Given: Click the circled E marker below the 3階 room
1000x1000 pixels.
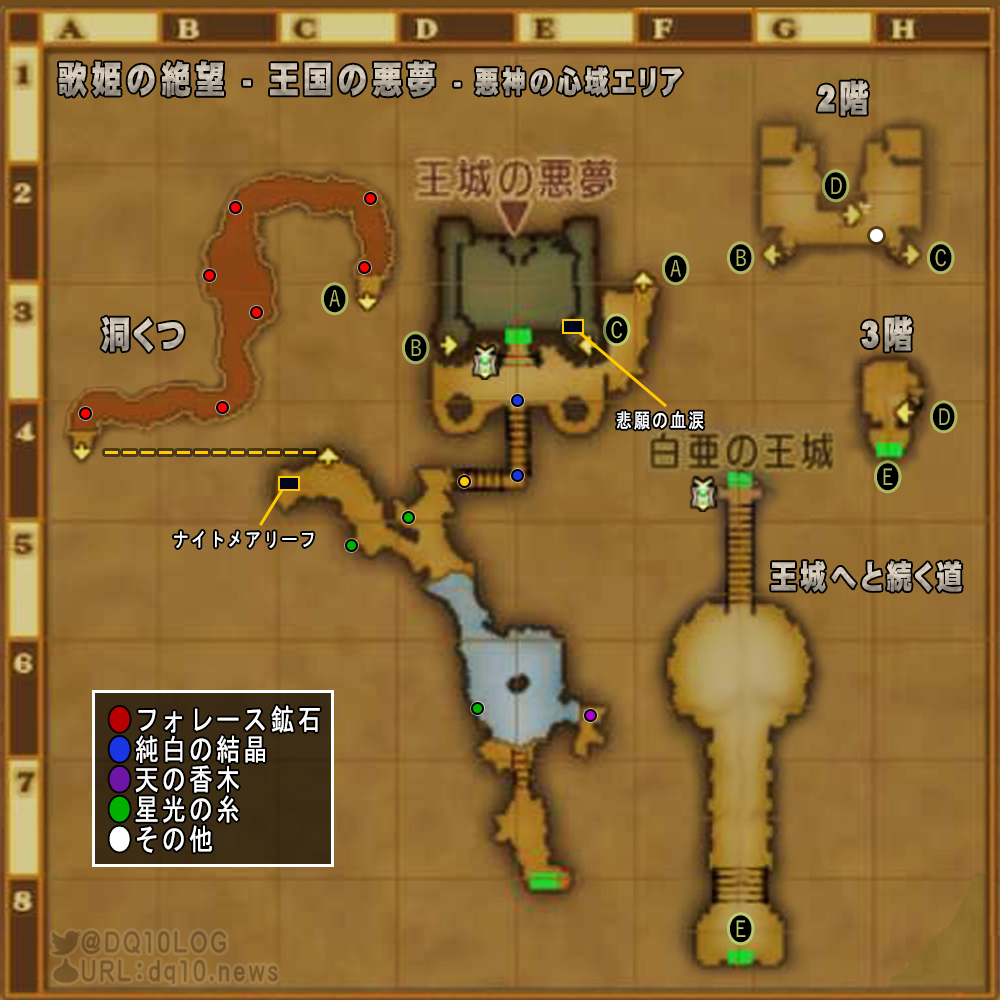Looking at the screenshot, I should point(887,477).
